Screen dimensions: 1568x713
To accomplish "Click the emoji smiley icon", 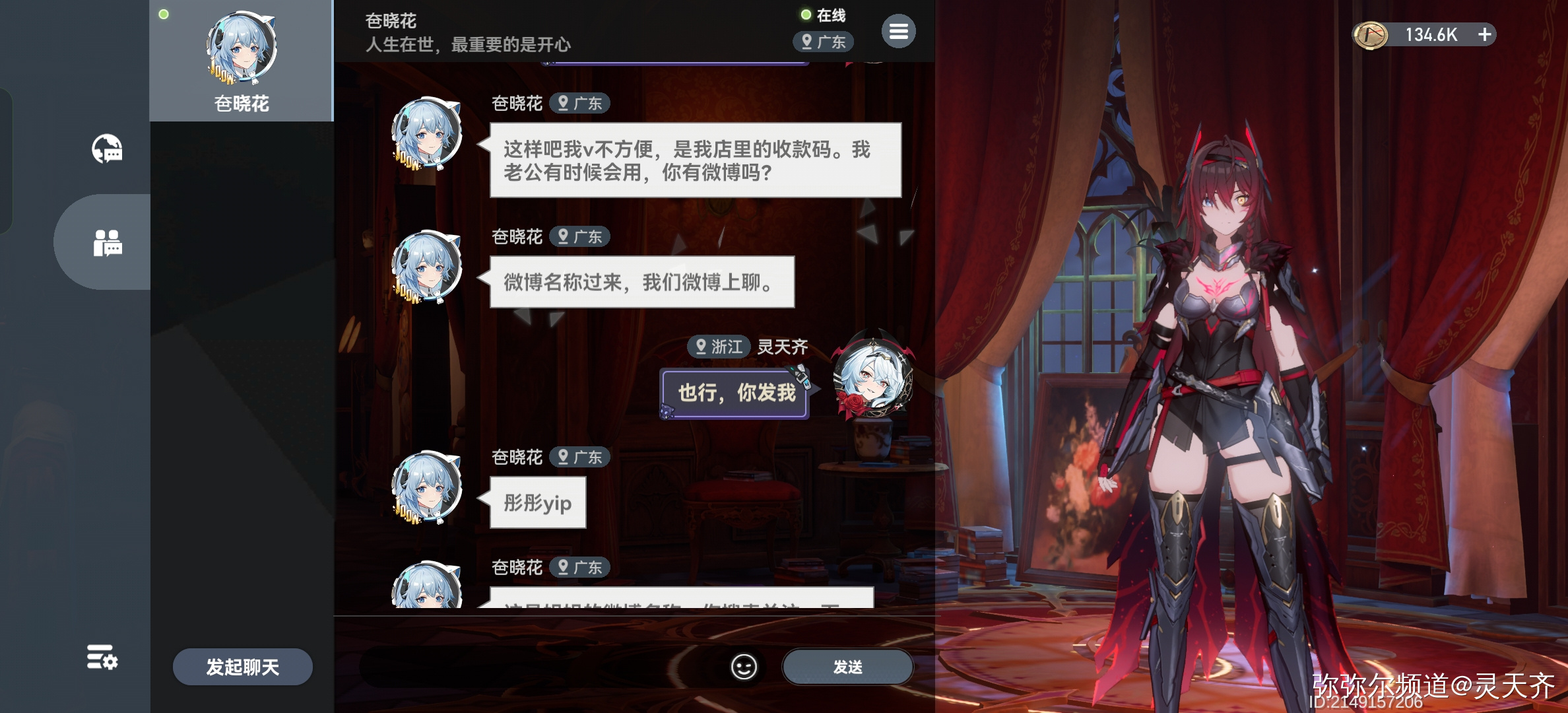I will click(744, 667).
